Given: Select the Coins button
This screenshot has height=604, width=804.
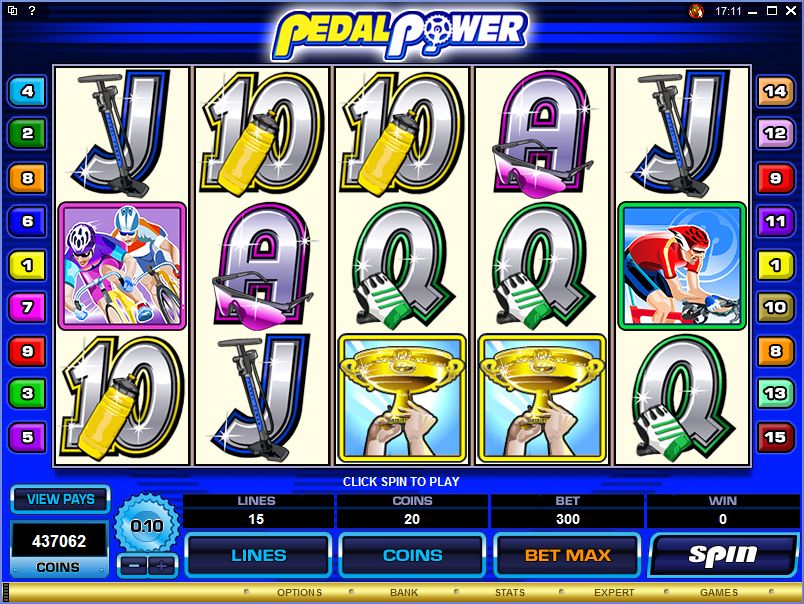Looking at the screenshot, I should (412, 555).
